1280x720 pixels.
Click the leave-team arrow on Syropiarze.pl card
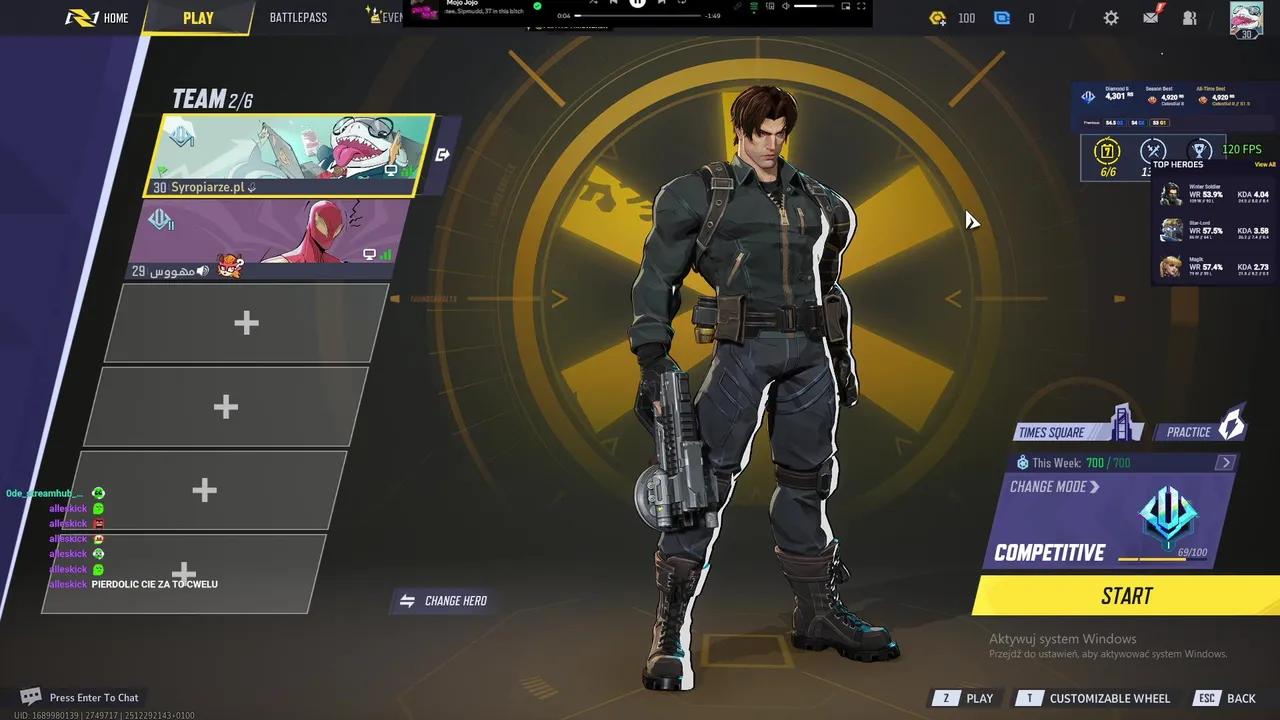[442, 154]
